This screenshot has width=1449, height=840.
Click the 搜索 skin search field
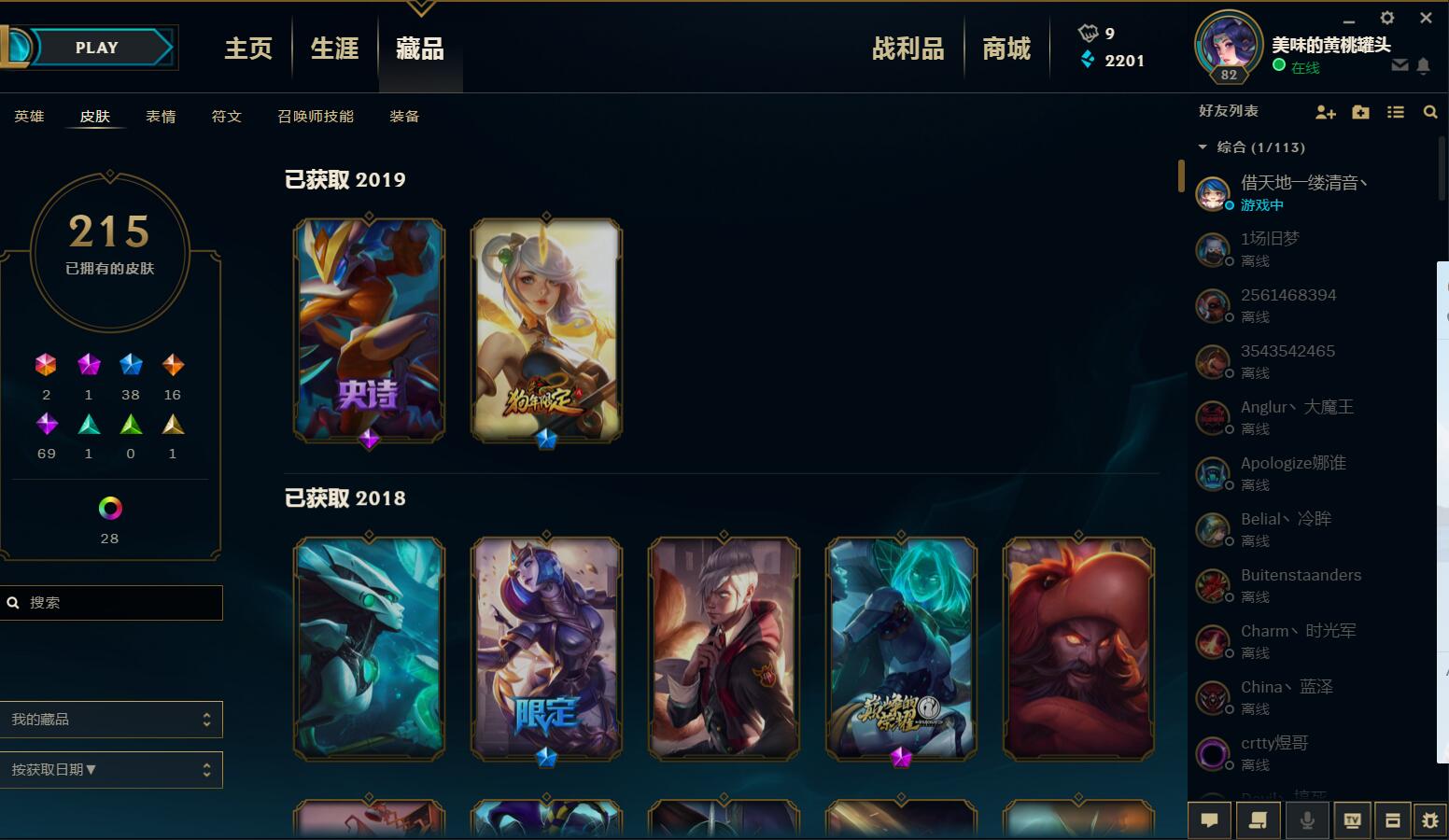tap(112, 603)
